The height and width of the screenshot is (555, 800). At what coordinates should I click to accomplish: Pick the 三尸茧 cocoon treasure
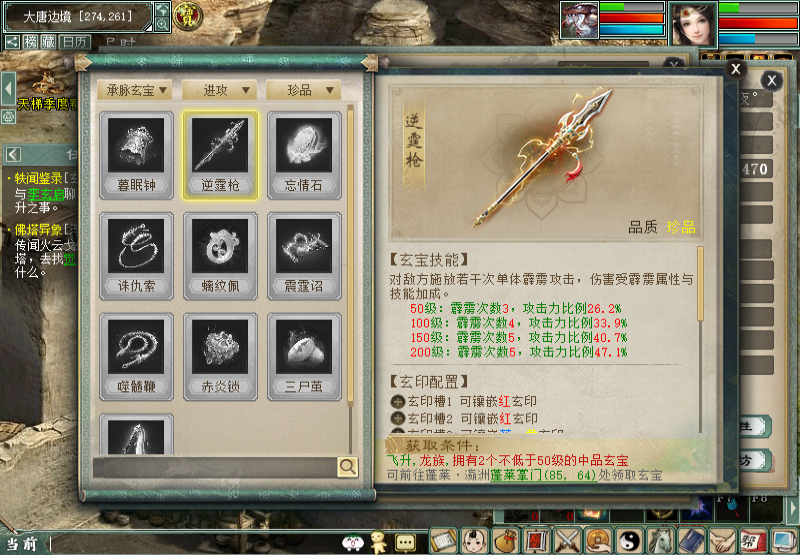coord(303,355)
